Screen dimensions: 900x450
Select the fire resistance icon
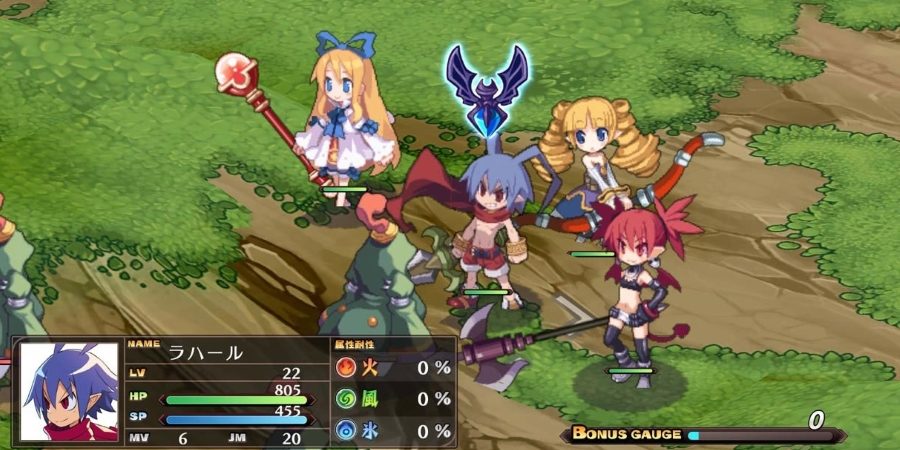345,367
